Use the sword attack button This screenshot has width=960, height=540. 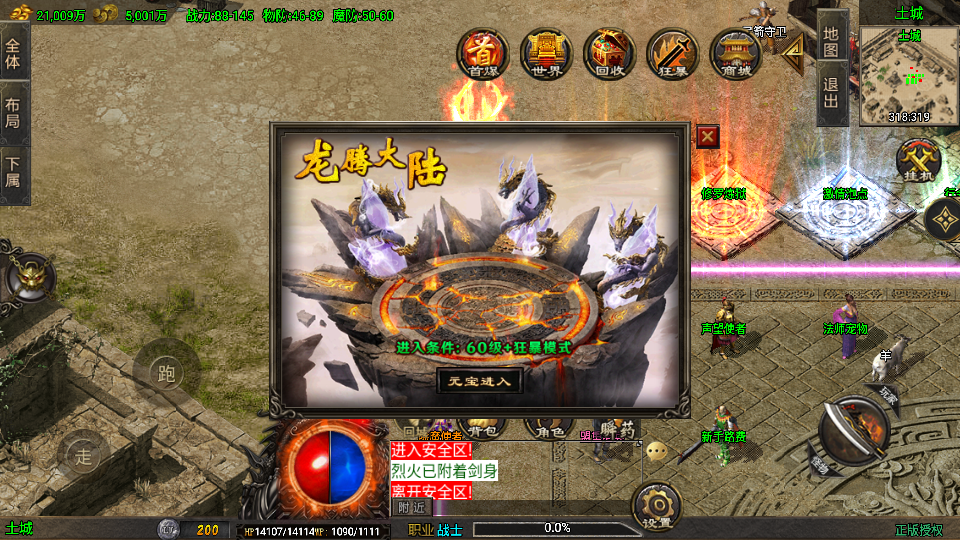coord(852,430)
